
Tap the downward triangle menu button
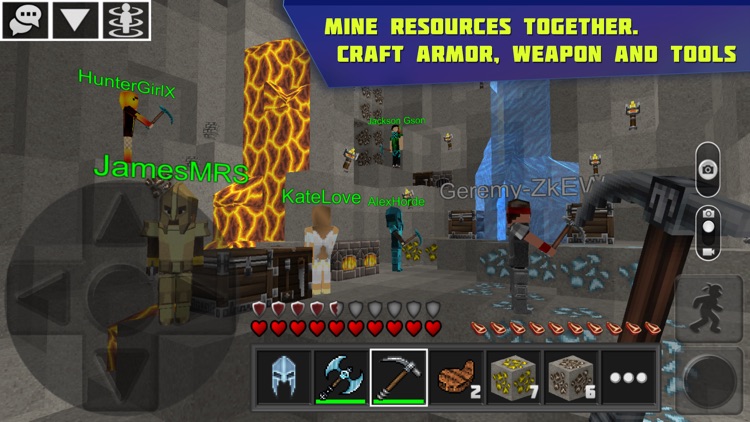pos(75,20)
